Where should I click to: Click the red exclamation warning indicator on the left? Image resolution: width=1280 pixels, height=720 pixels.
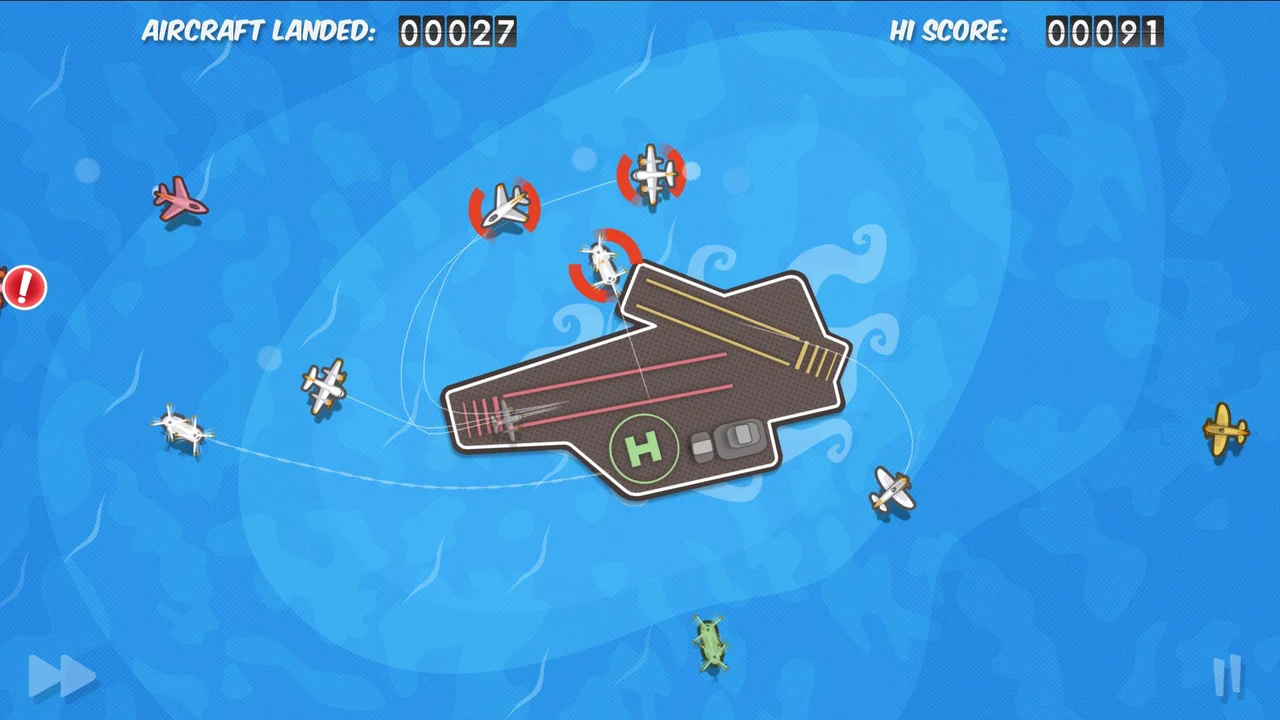24,288
